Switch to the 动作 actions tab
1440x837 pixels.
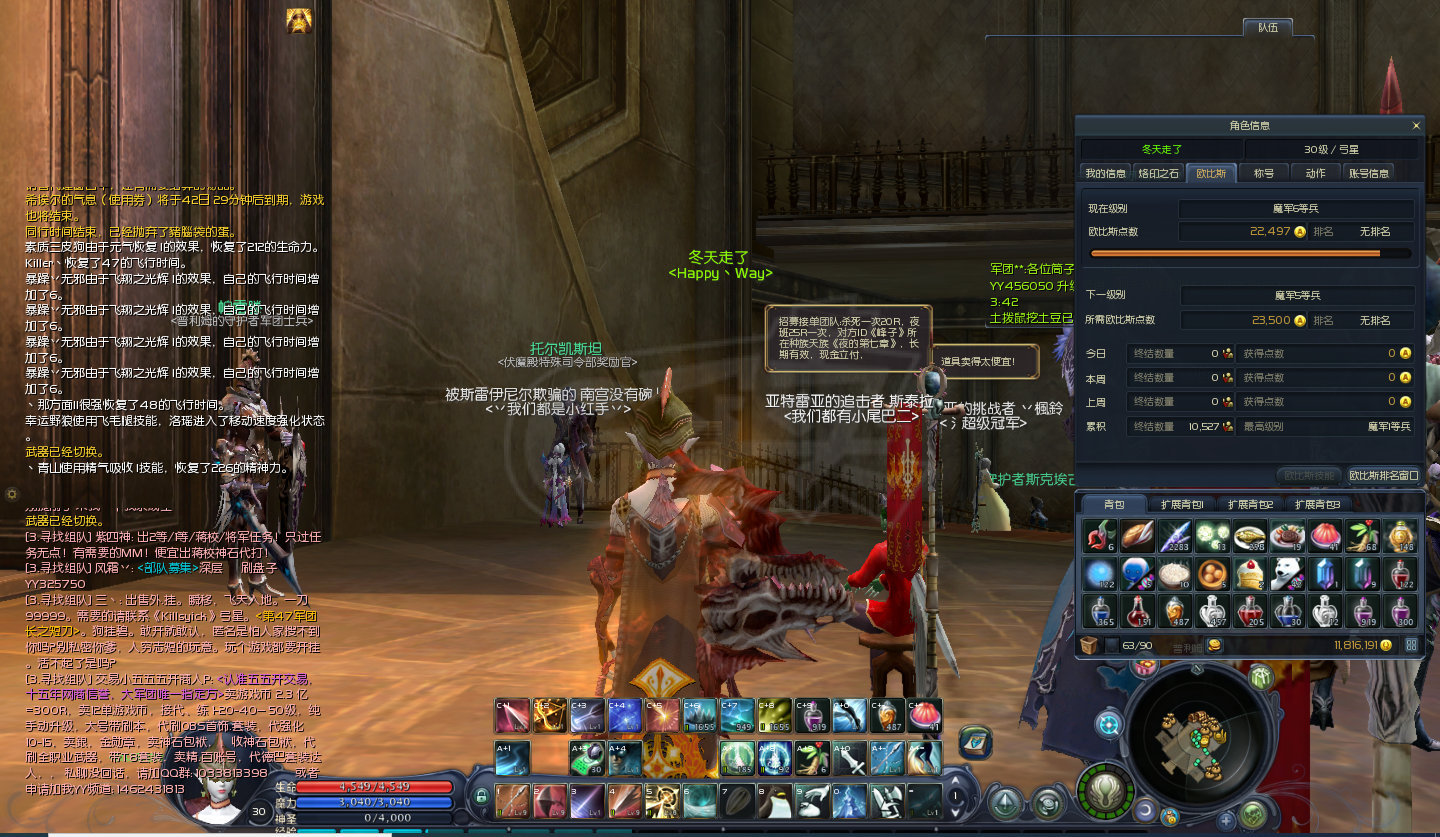[1315, 173]
